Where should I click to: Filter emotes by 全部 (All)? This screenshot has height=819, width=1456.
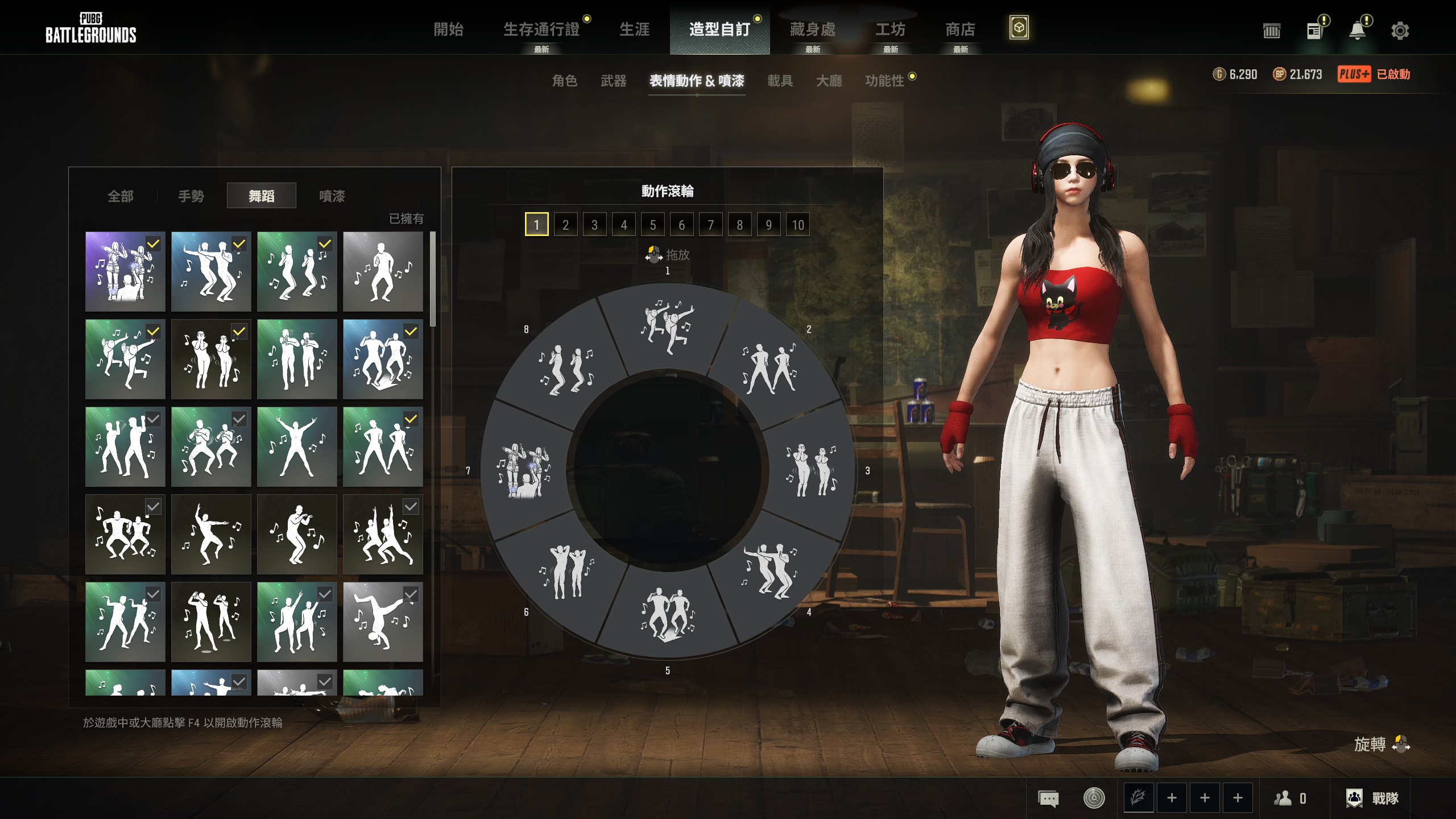click(121, 196)
